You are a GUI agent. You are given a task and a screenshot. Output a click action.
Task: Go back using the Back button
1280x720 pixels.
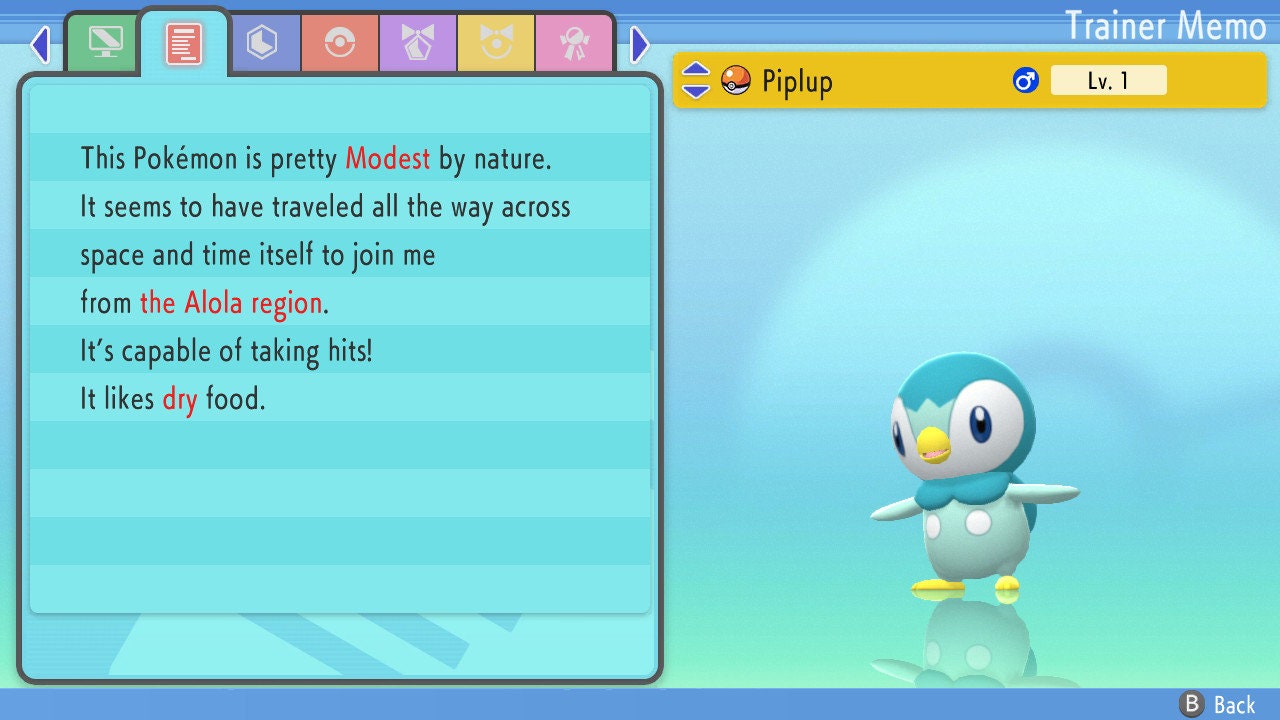pos(1218,704)
